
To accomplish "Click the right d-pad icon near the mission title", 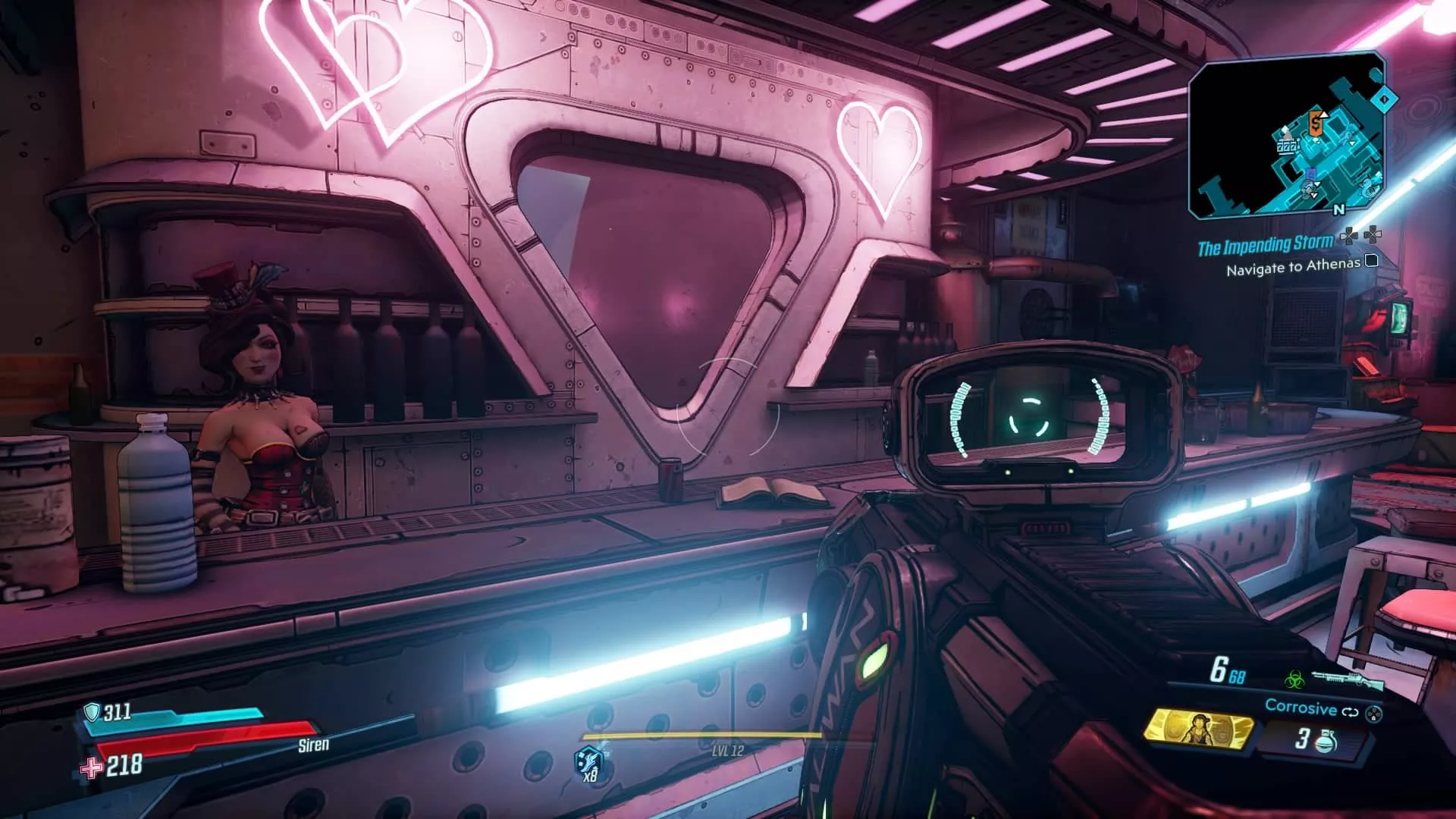I will point(1374,236).
